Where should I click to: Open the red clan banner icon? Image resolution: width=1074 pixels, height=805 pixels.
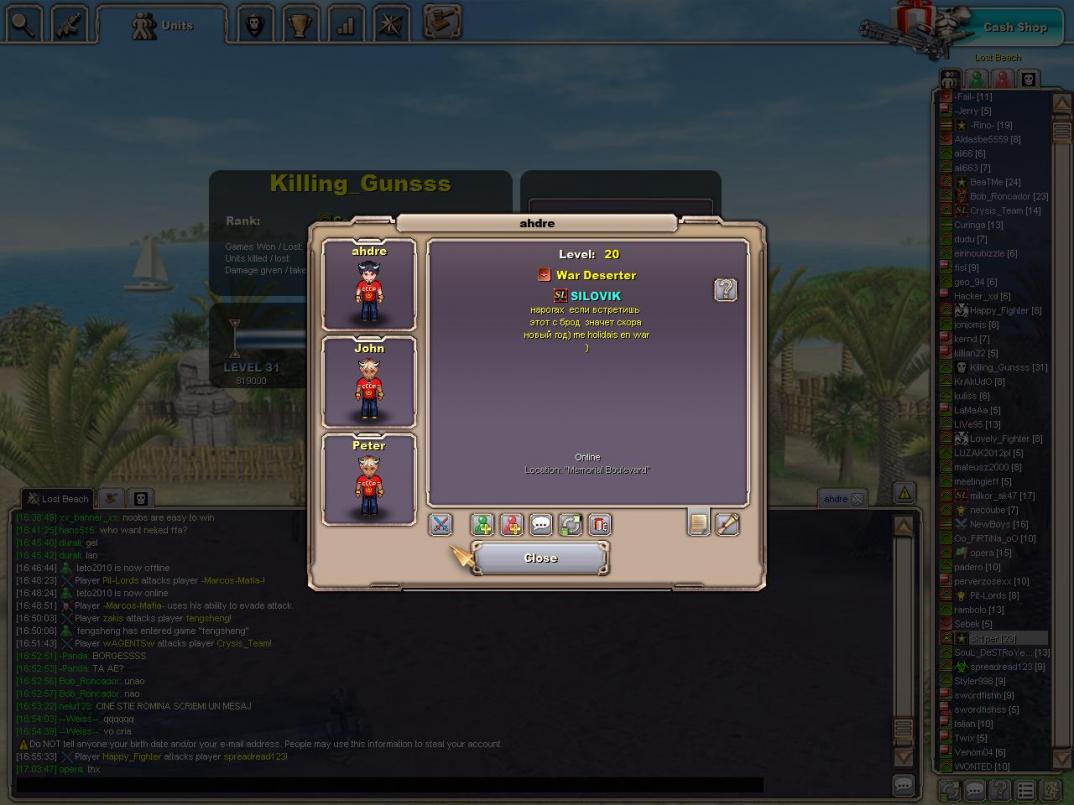[599, 524]
